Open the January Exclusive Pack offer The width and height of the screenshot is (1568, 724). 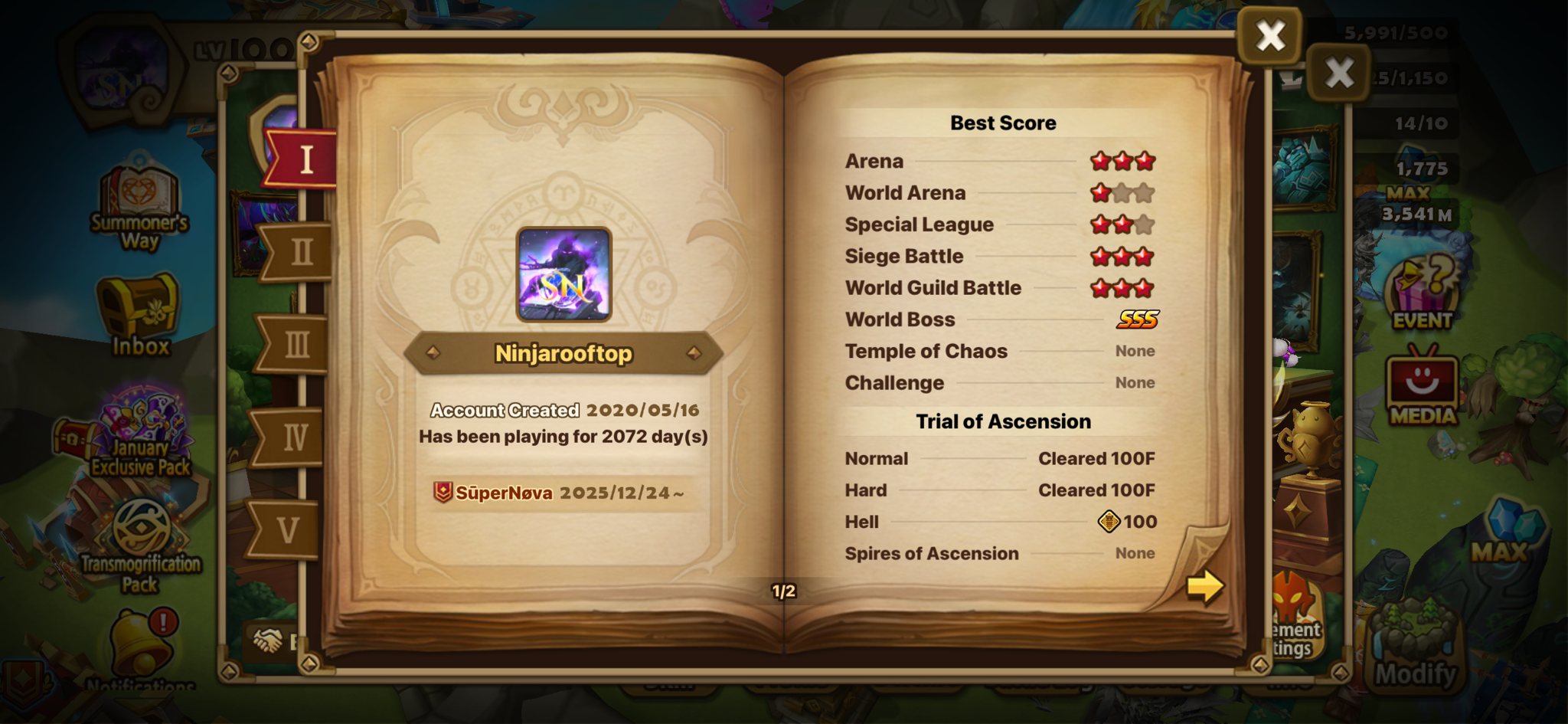click(x=142, y=433)
